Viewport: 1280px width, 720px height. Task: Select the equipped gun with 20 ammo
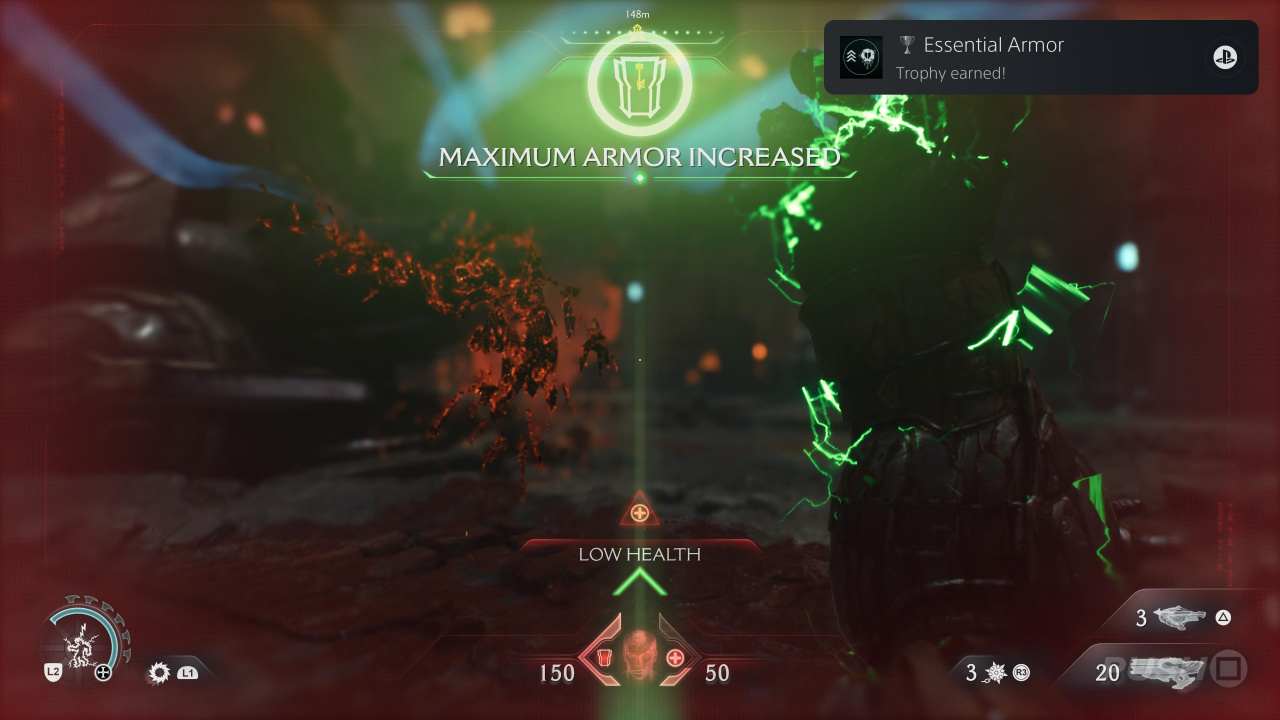click(1165, 672)
